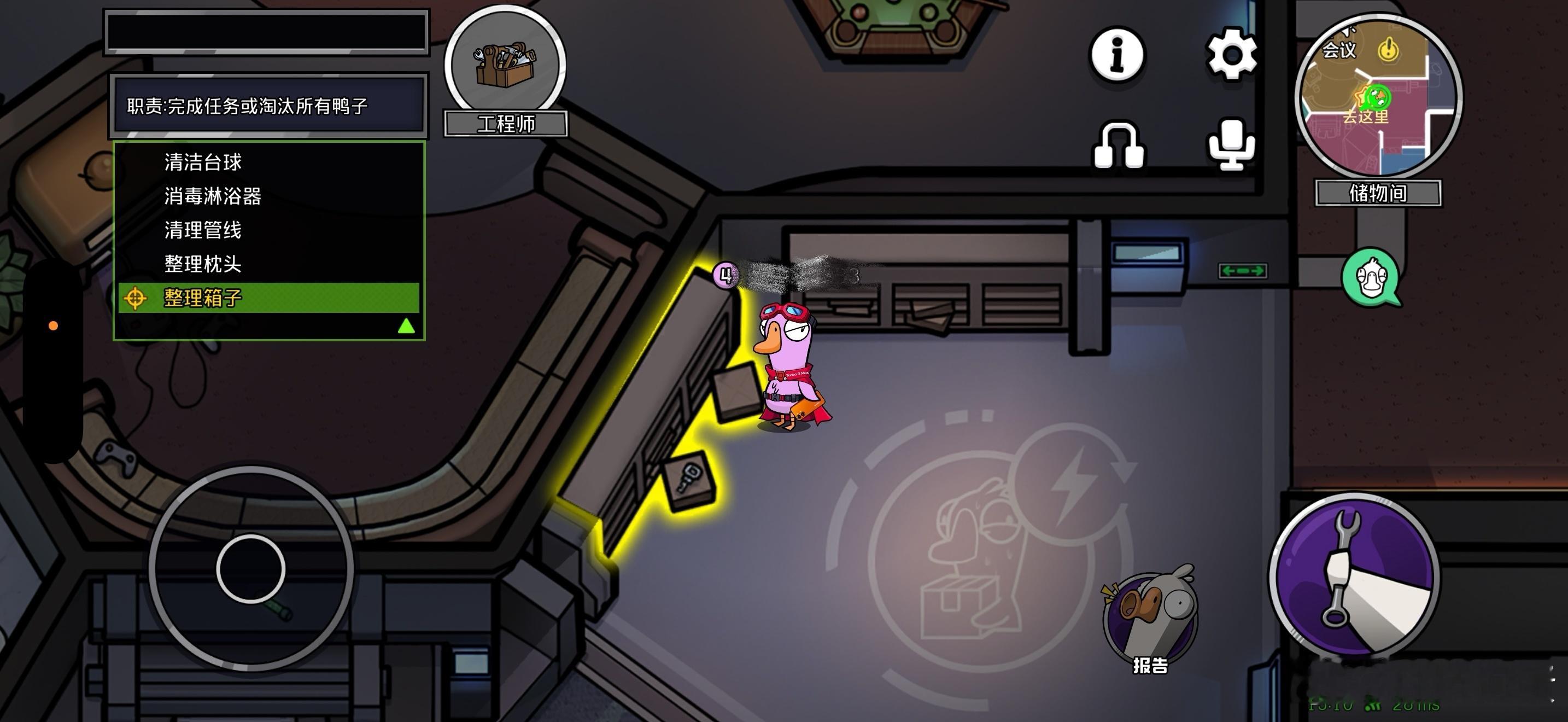Viewport: 1568px width, 722px height.
Task: Activate the wrench engineer ability
Action: pyautogui.click(x=1354, y=576)
